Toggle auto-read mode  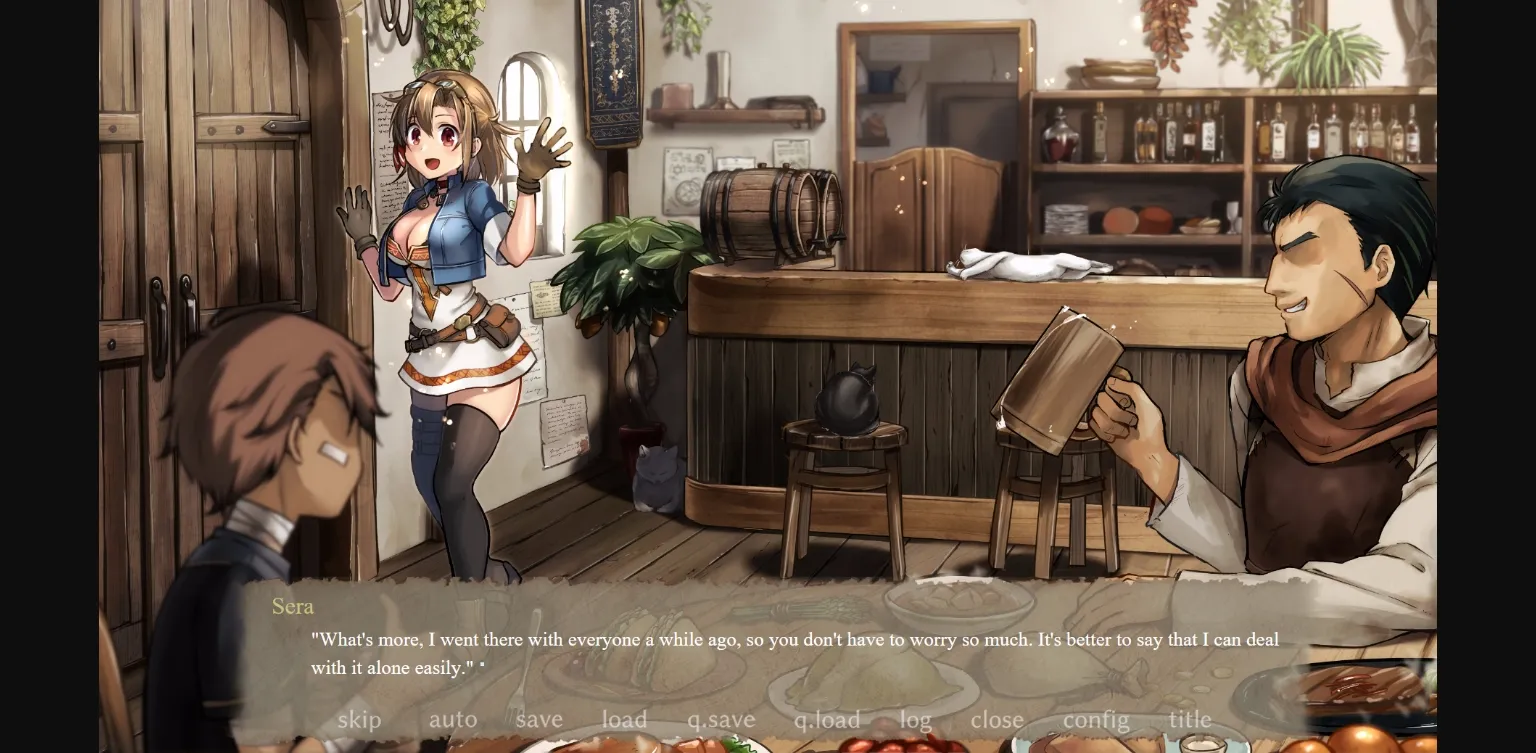[452, 719]
